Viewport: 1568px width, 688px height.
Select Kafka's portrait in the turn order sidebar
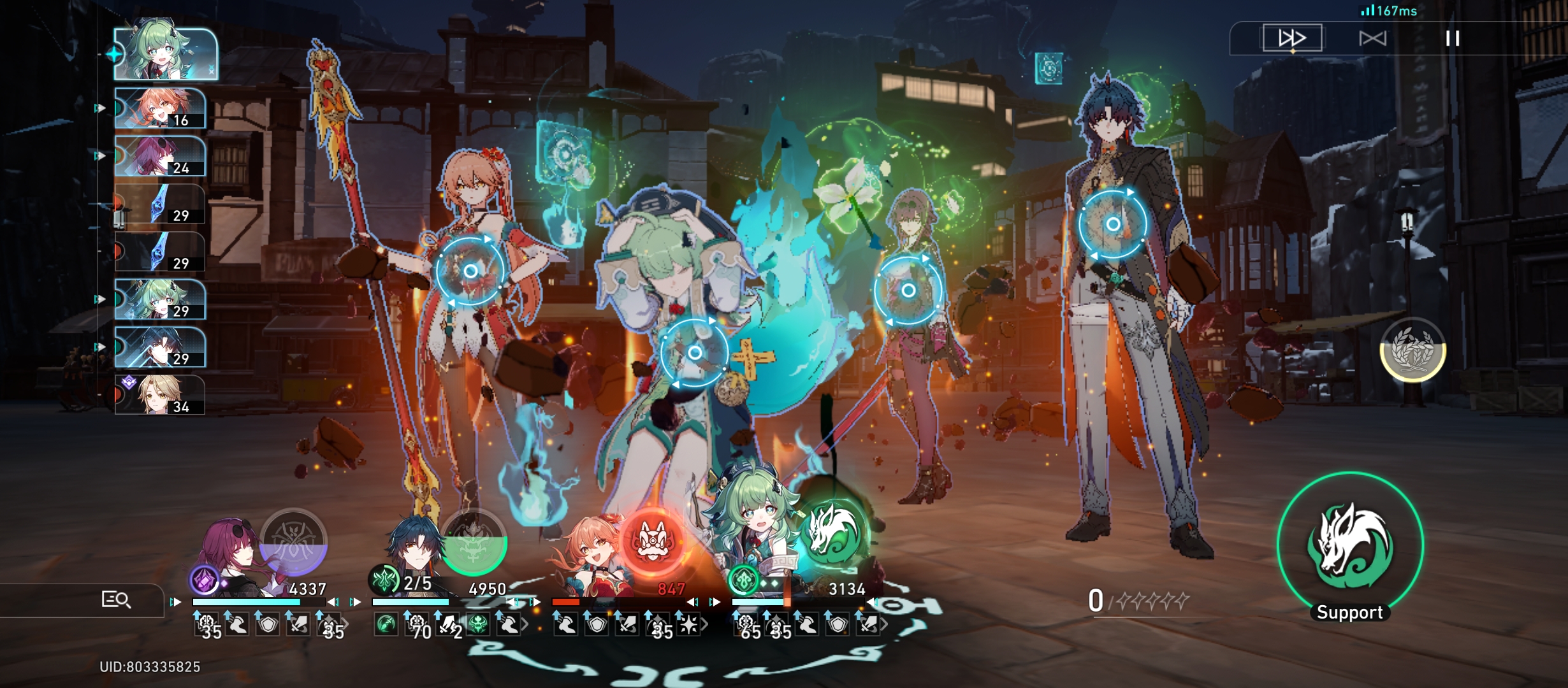coord(159,156)
